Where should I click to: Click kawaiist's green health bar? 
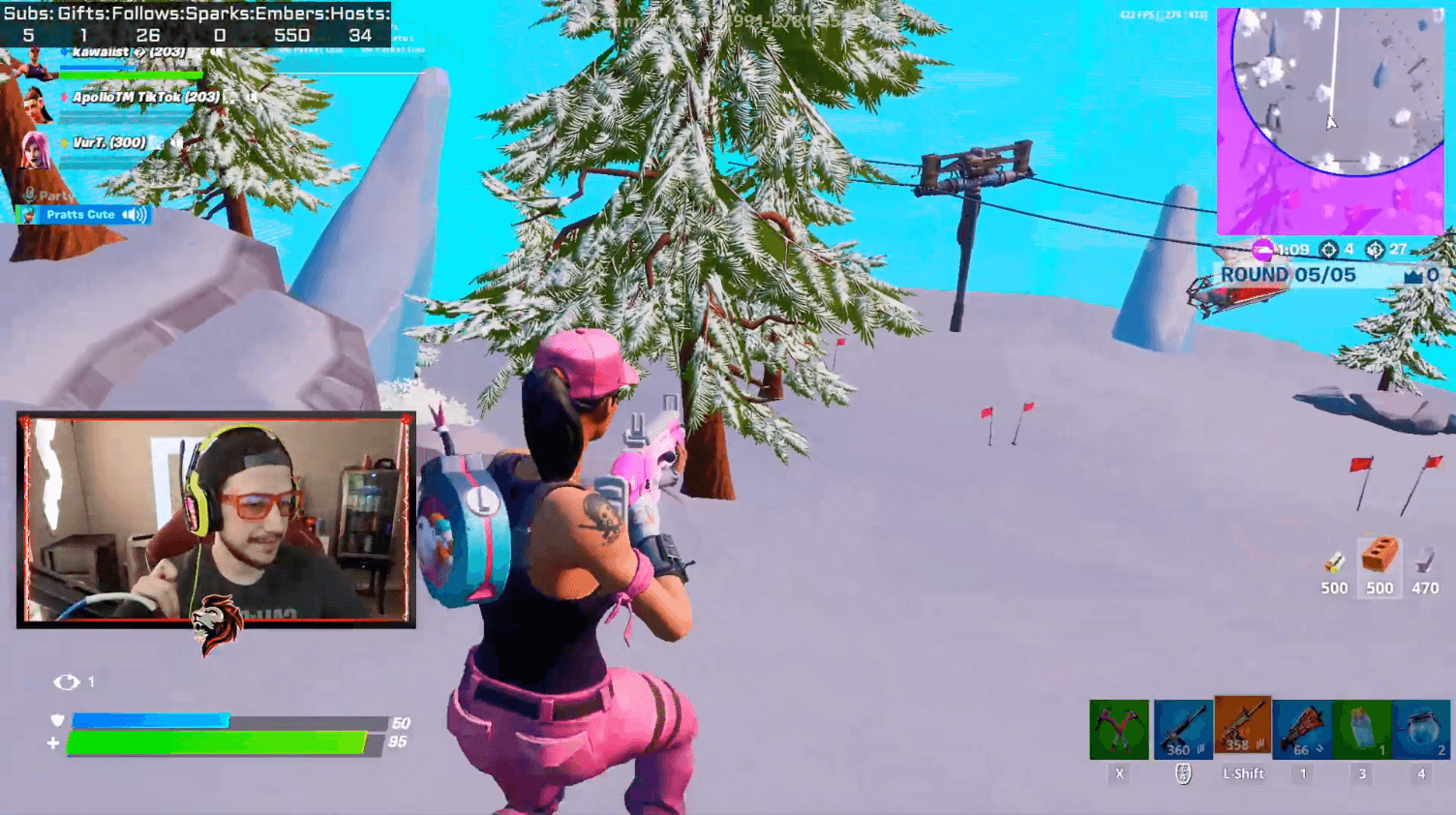tap(131, 75)
